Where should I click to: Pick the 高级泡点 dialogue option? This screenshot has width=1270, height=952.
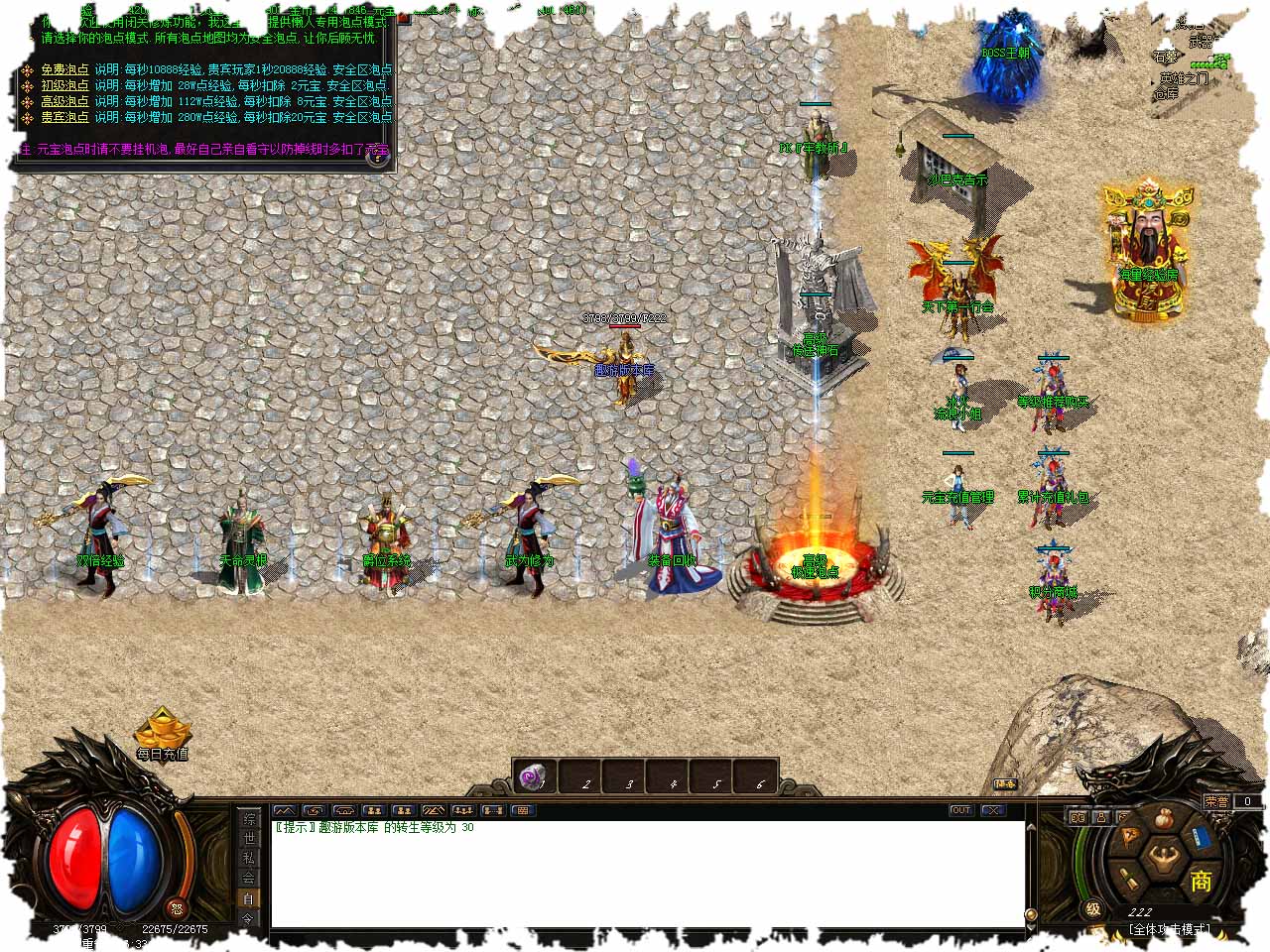64,102
